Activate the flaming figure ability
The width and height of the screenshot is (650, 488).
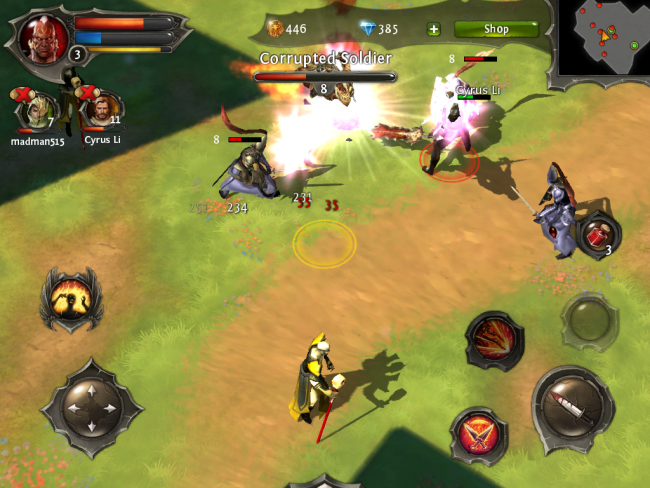pos(72,297)
